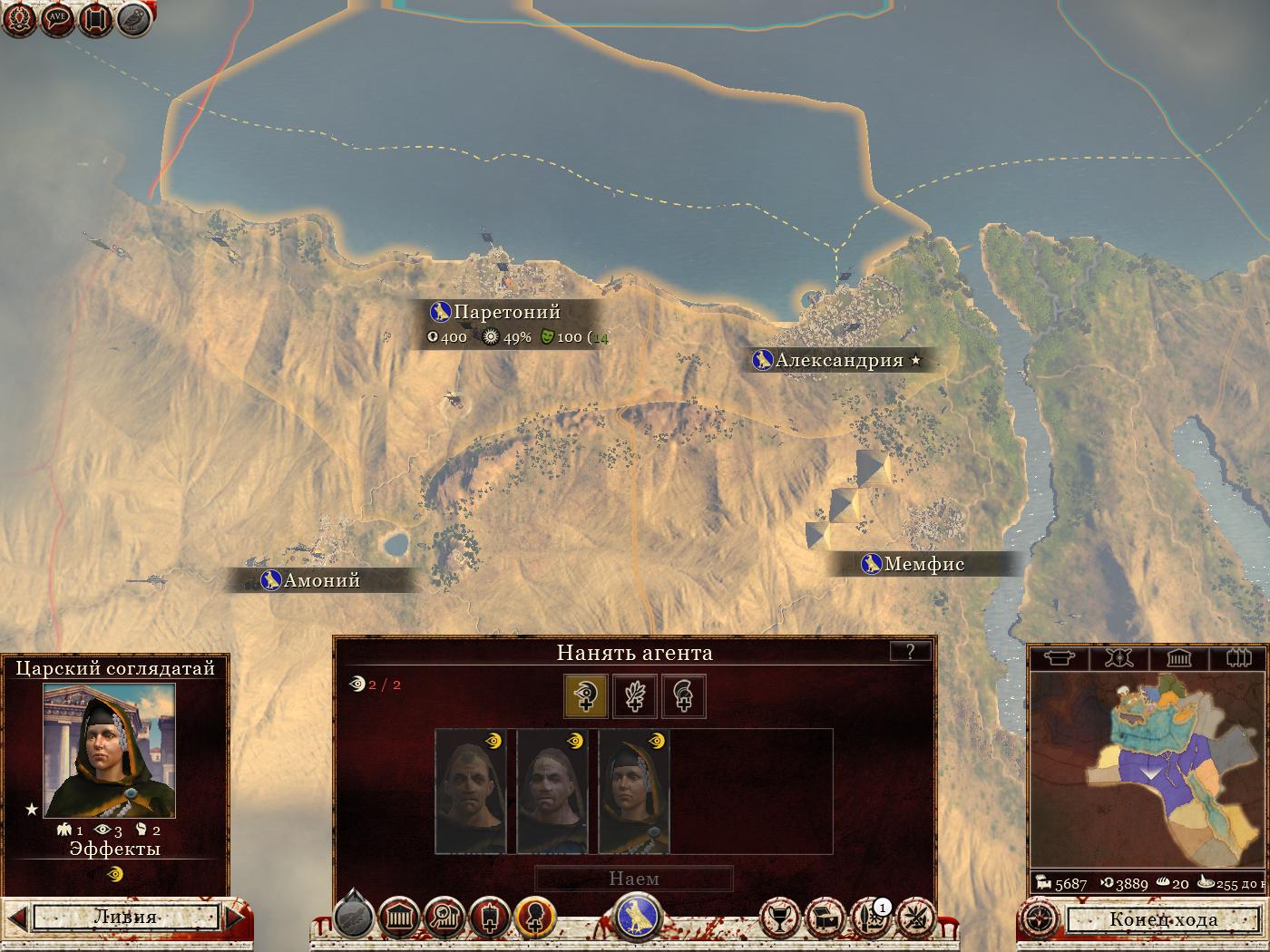Open the treasury chest finance panel
1270x952 pixels.
click(x=825, y=918)
